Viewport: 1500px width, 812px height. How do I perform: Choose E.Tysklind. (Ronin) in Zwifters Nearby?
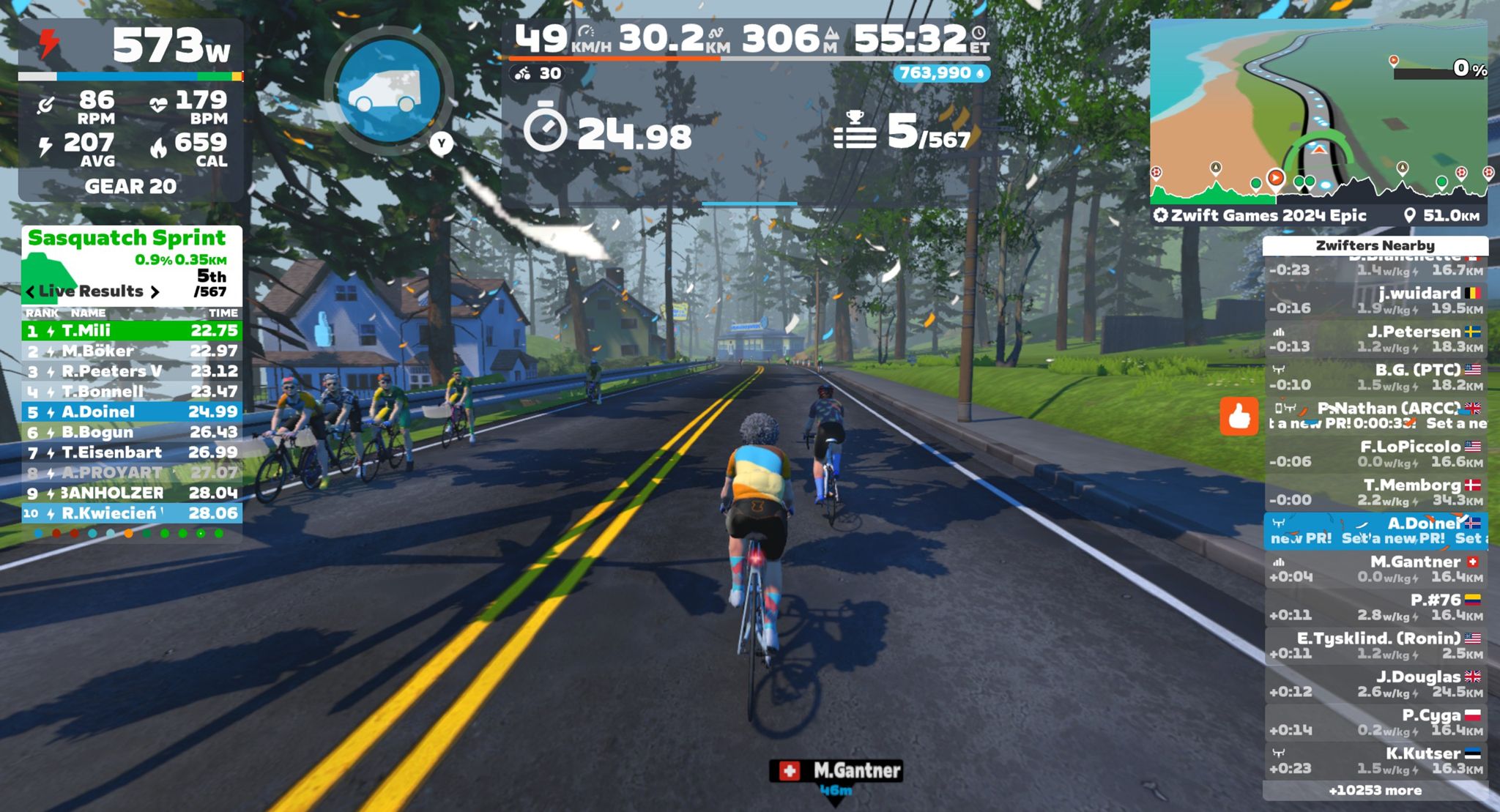(1375, 646)
